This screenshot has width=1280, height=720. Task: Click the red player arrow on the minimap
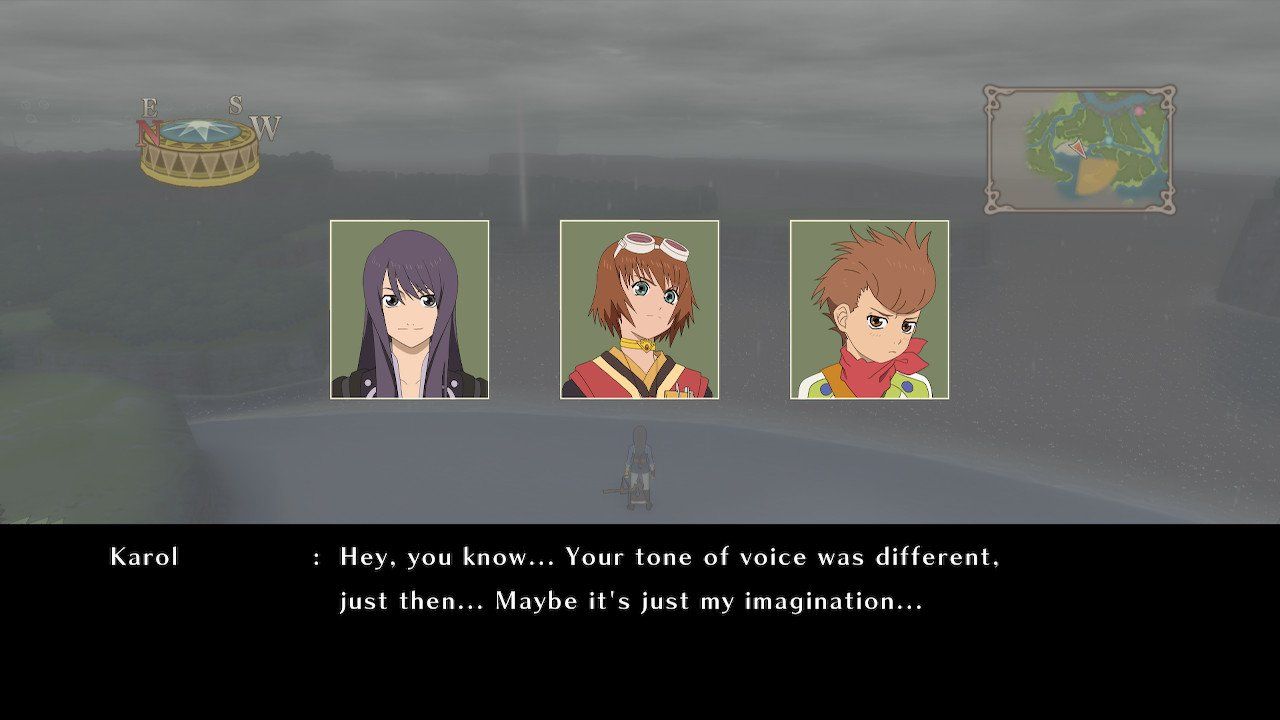pos(1077,148)
